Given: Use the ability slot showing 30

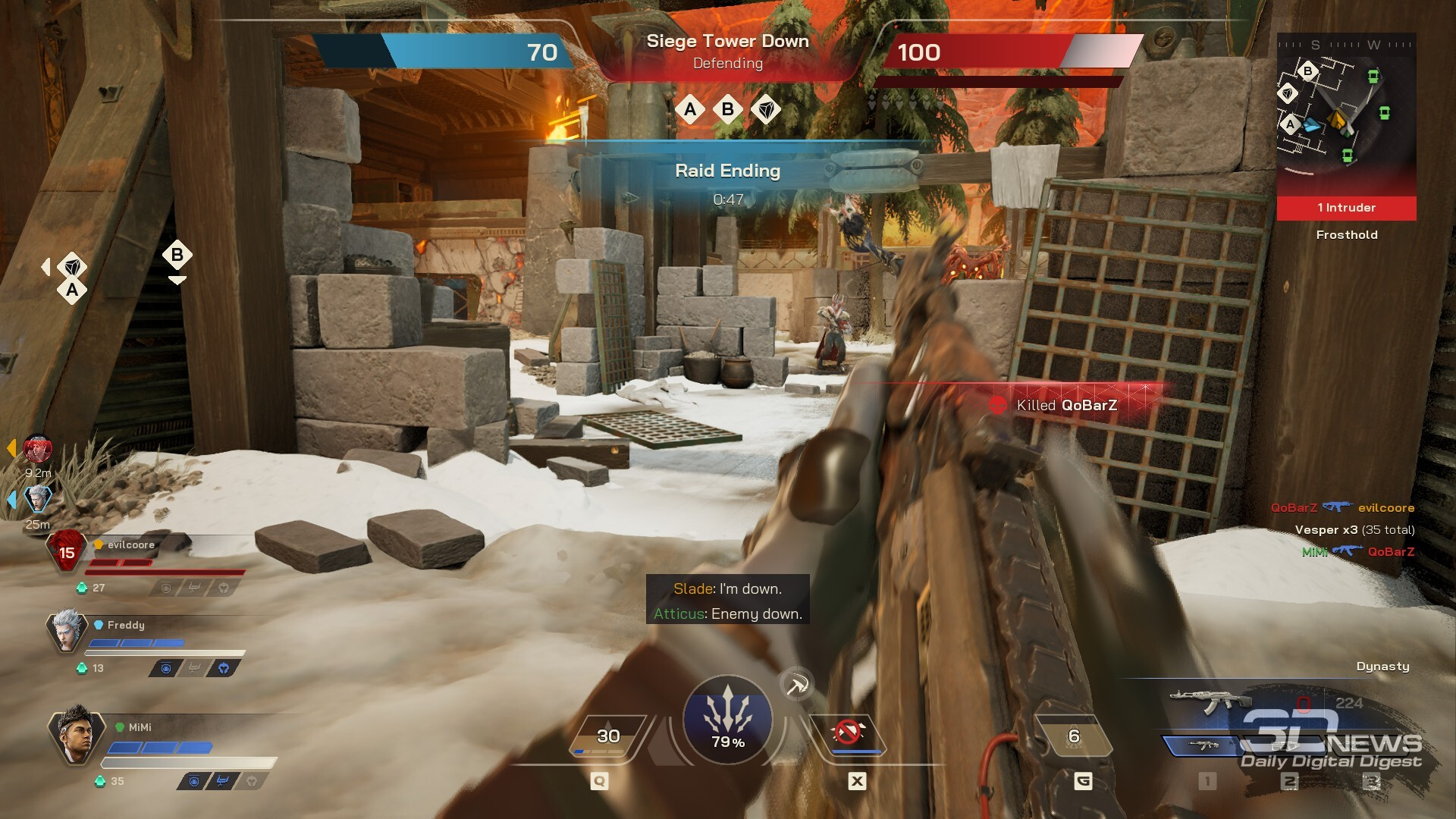Looking at the screenshot, I should coord(607,736).
